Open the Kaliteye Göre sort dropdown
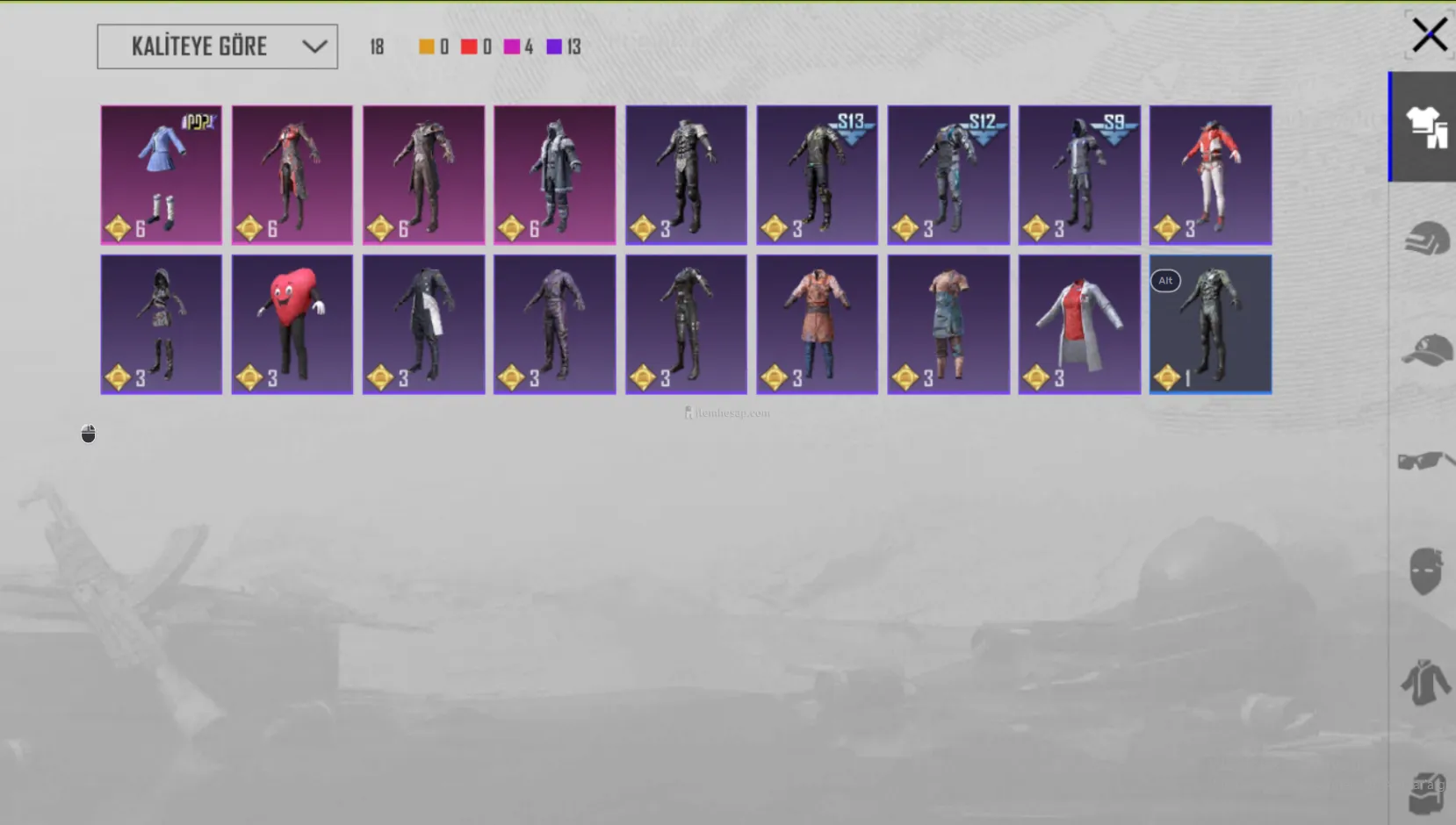 pos(217,47)
